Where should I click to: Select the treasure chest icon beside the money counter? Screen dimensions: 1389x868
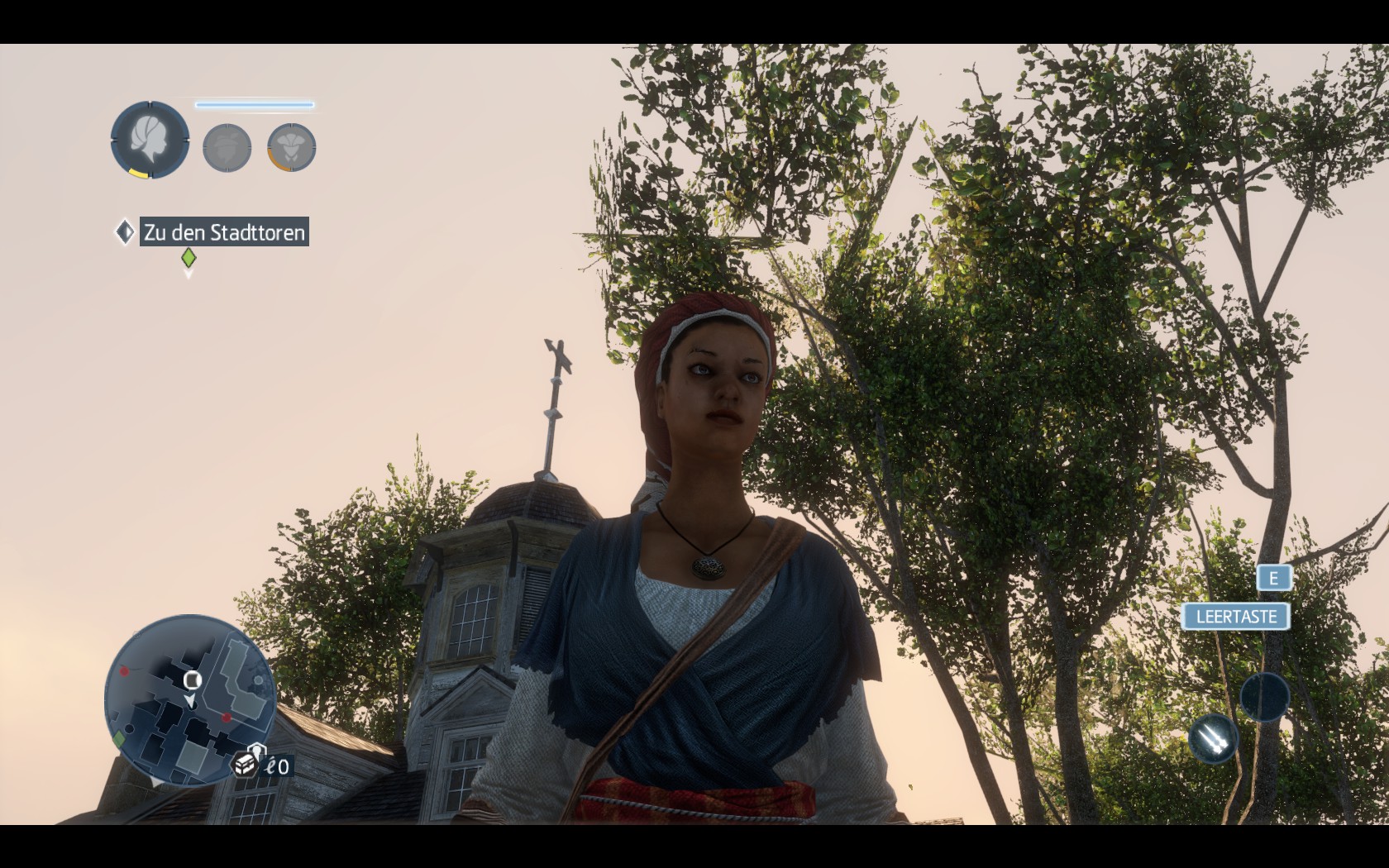245,765
